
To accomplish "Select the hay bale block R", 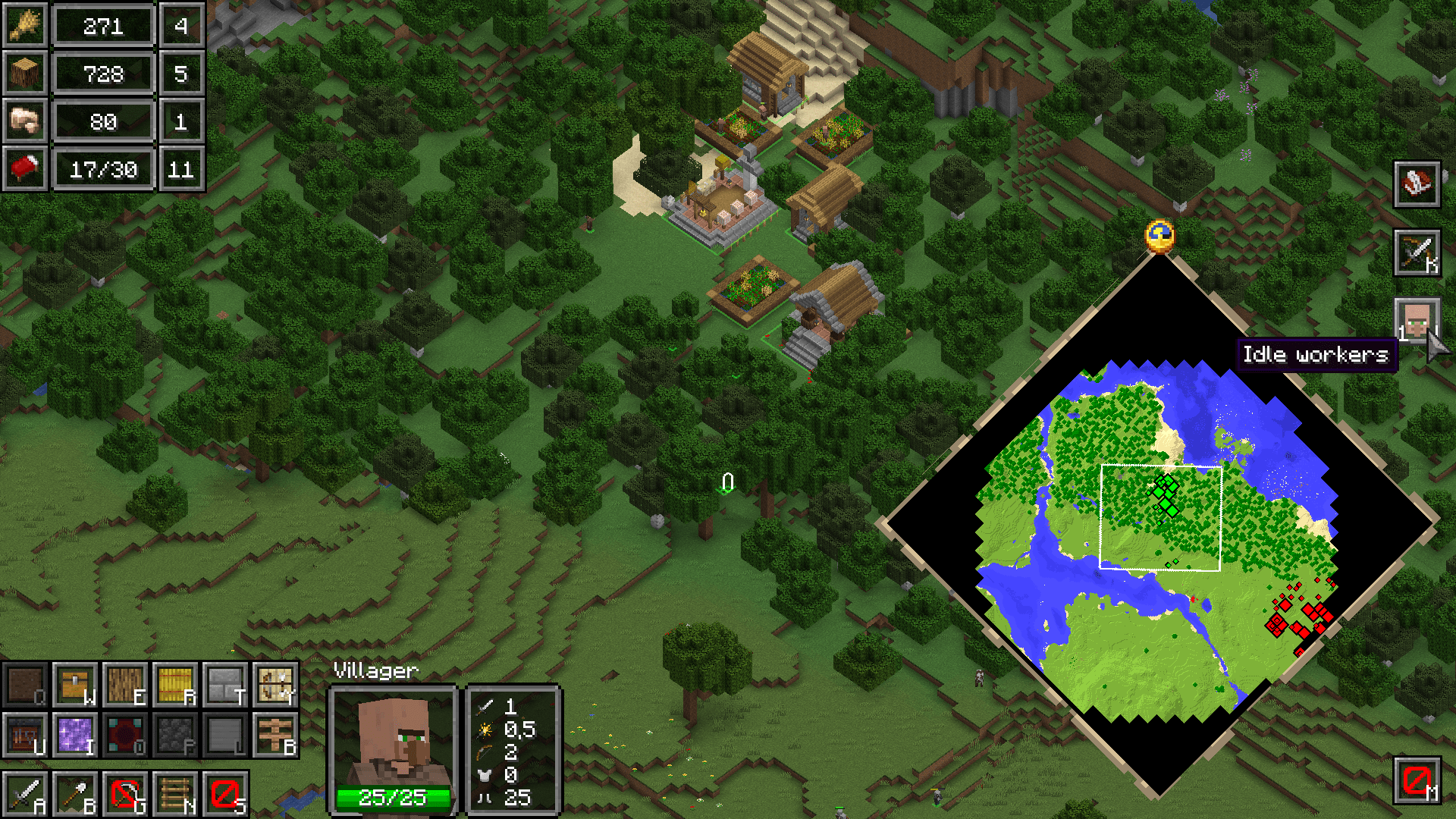I will click(x=176, y=686).
